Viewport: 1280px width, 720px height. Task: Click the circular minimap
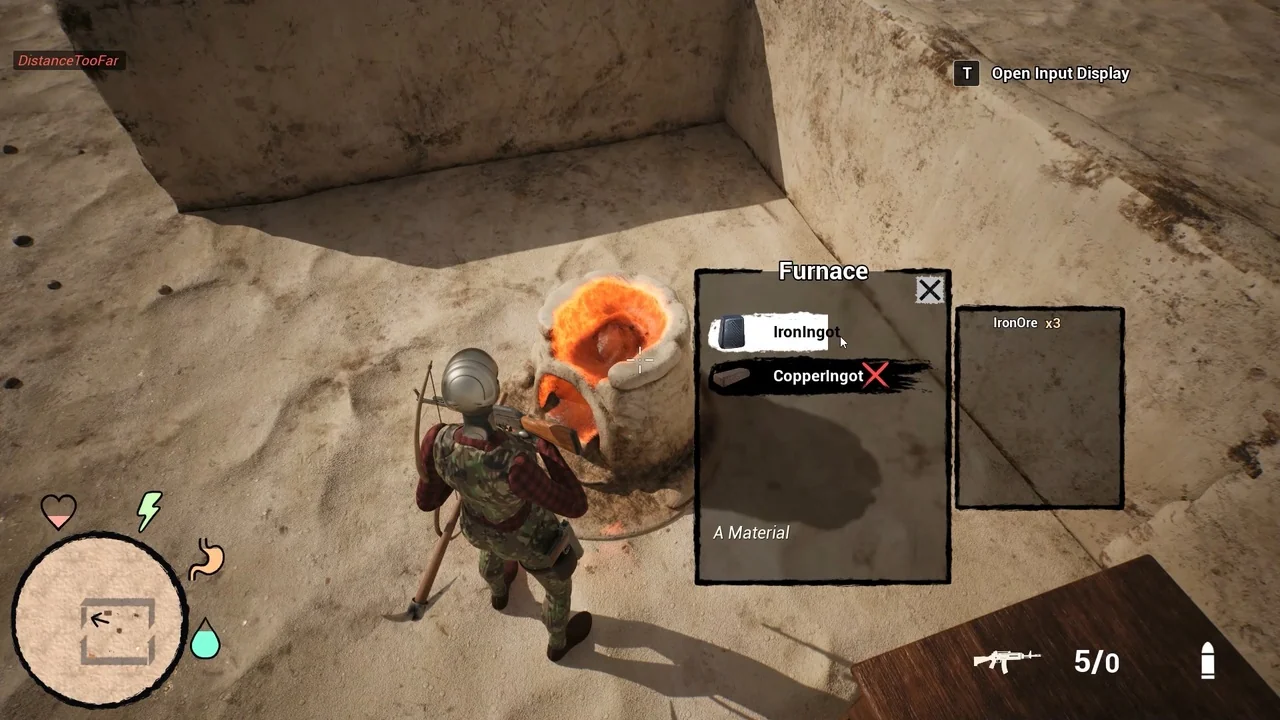point(98,620)
